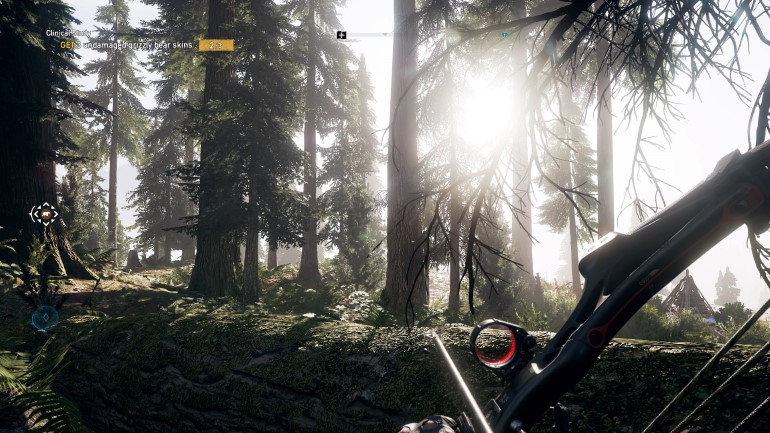Viewport: 770px width, 433px height.
Task: Select the blue diamond waypoint marker
Action: click(x=44, y=318)
